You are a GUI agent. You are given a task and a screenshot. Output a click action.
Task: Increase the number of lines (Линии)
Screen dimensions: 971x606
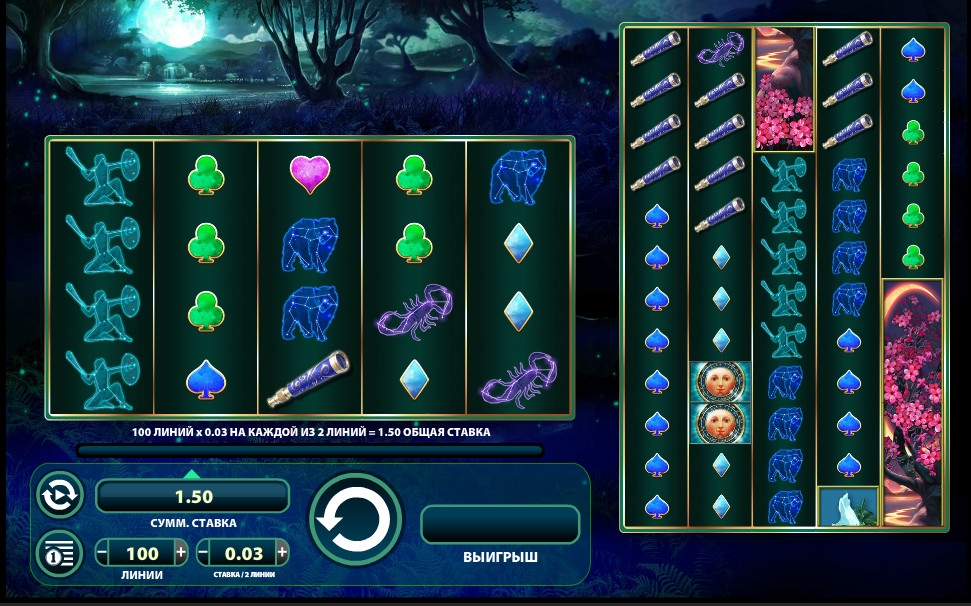pos(181,552)
